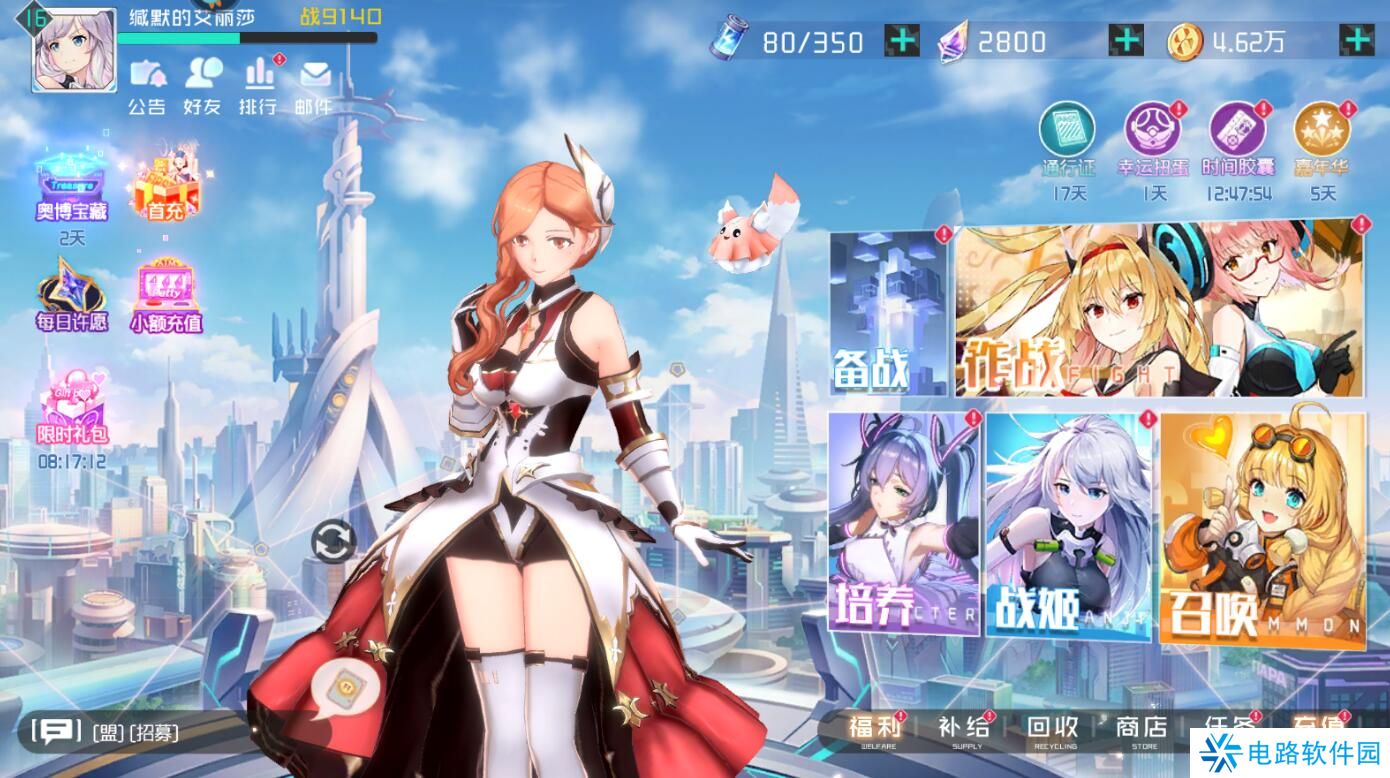1390x778 pixels.
Task: Open the 商店 store
Action: [x=1142, y=729]
